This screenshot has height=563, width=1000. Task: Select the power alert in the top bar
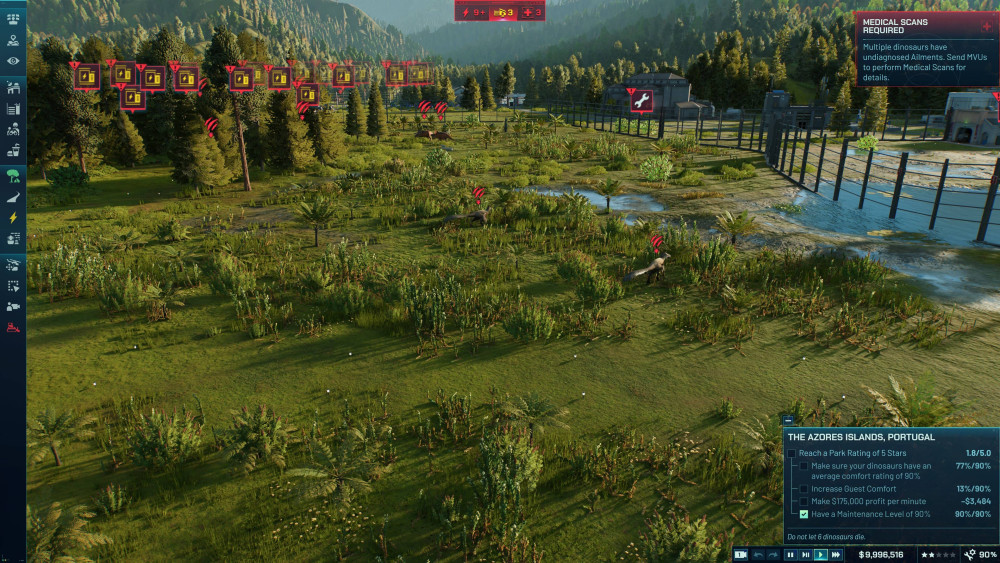coord(472,12)
